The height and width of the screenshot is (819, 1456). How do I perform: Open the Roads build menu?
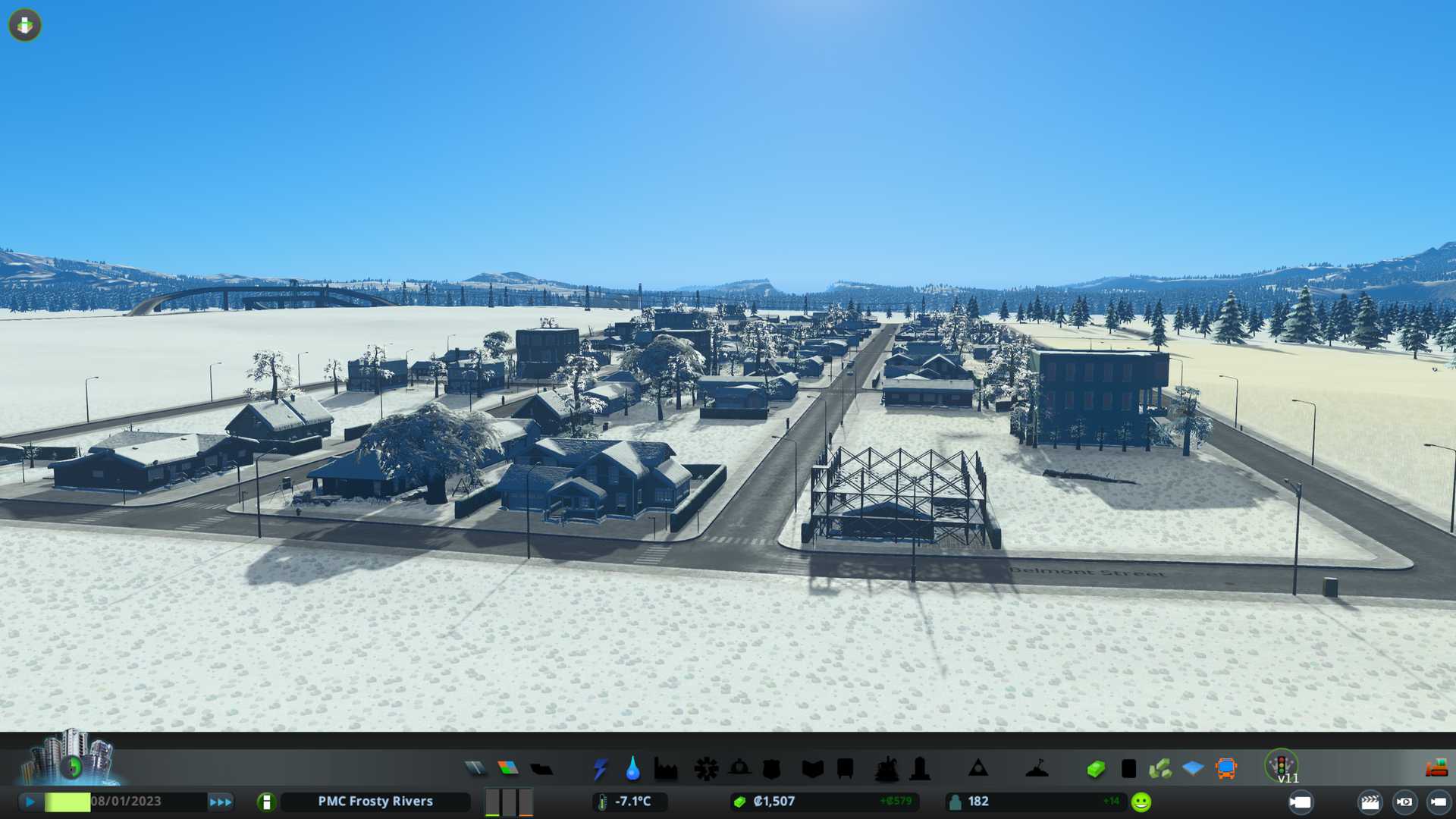click(x=475, y=769)
